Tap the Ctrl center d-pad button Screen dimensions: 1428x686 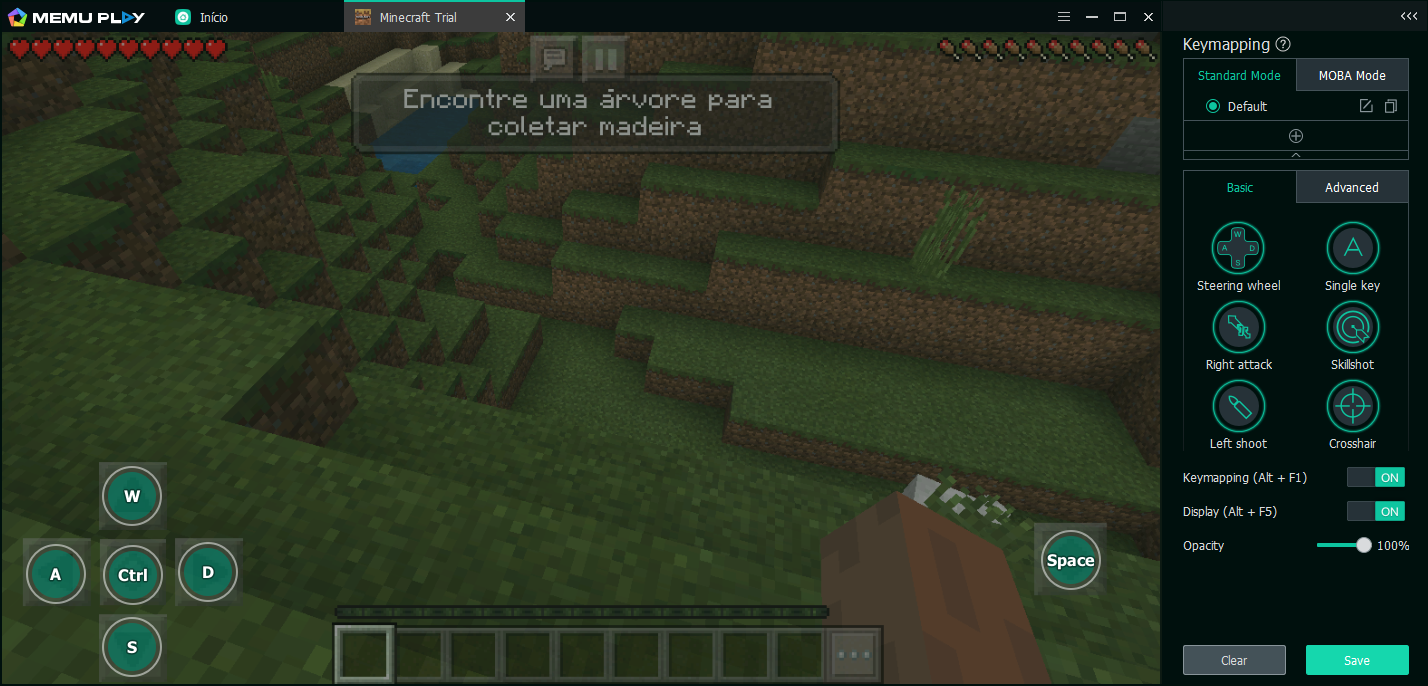point(133,575)
